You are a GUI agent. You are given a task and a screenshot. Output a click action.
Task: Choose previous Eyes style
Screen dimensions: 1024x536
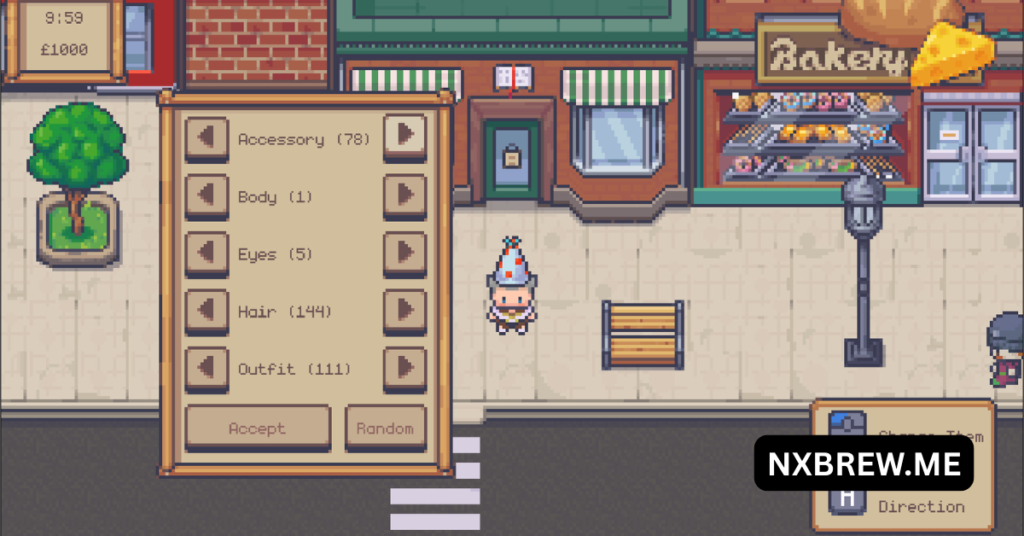(x=207, y=253)
